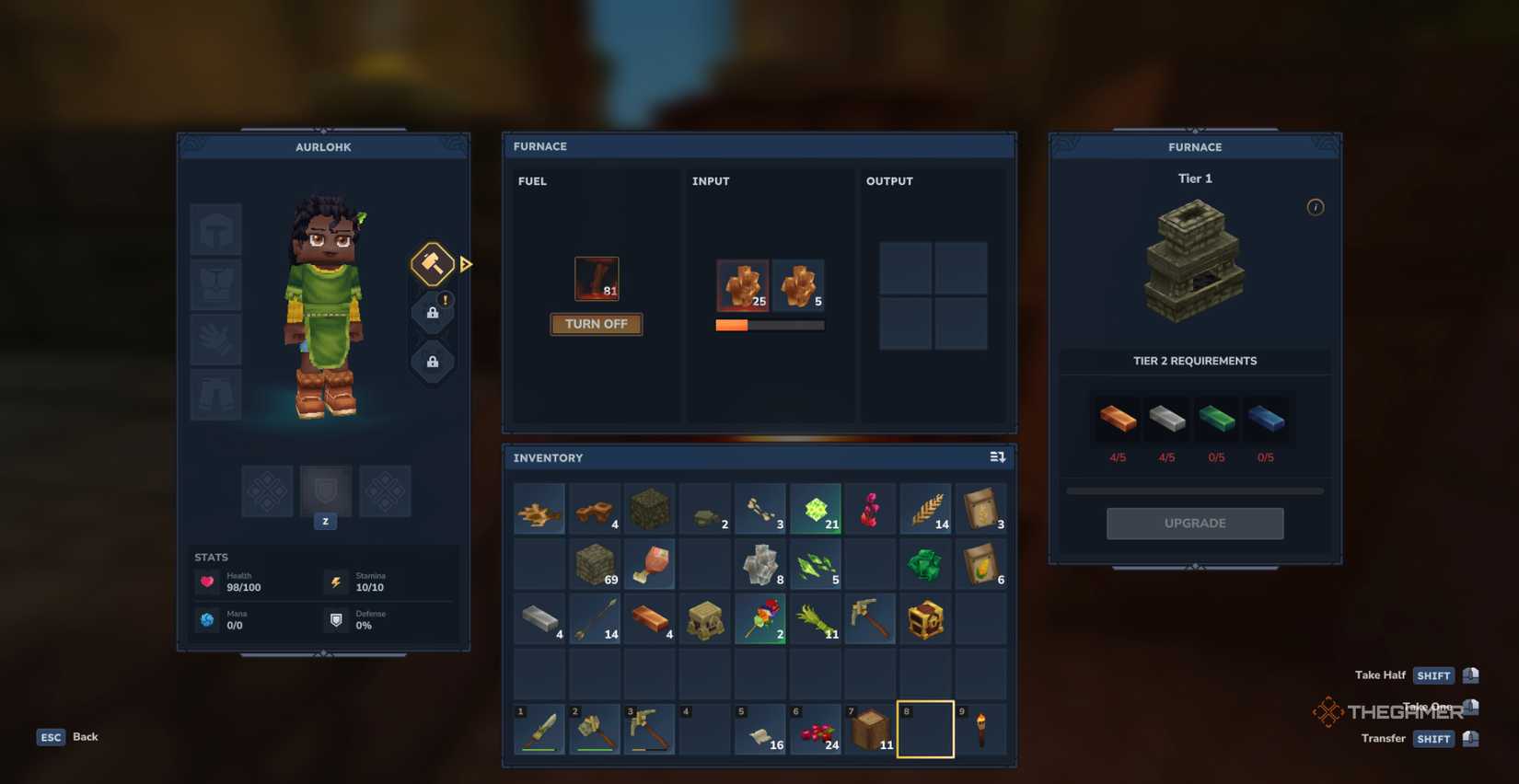Click the furnace smelting progress bar
Viewport: 1519px width, 784px height.
click(769, 324)
